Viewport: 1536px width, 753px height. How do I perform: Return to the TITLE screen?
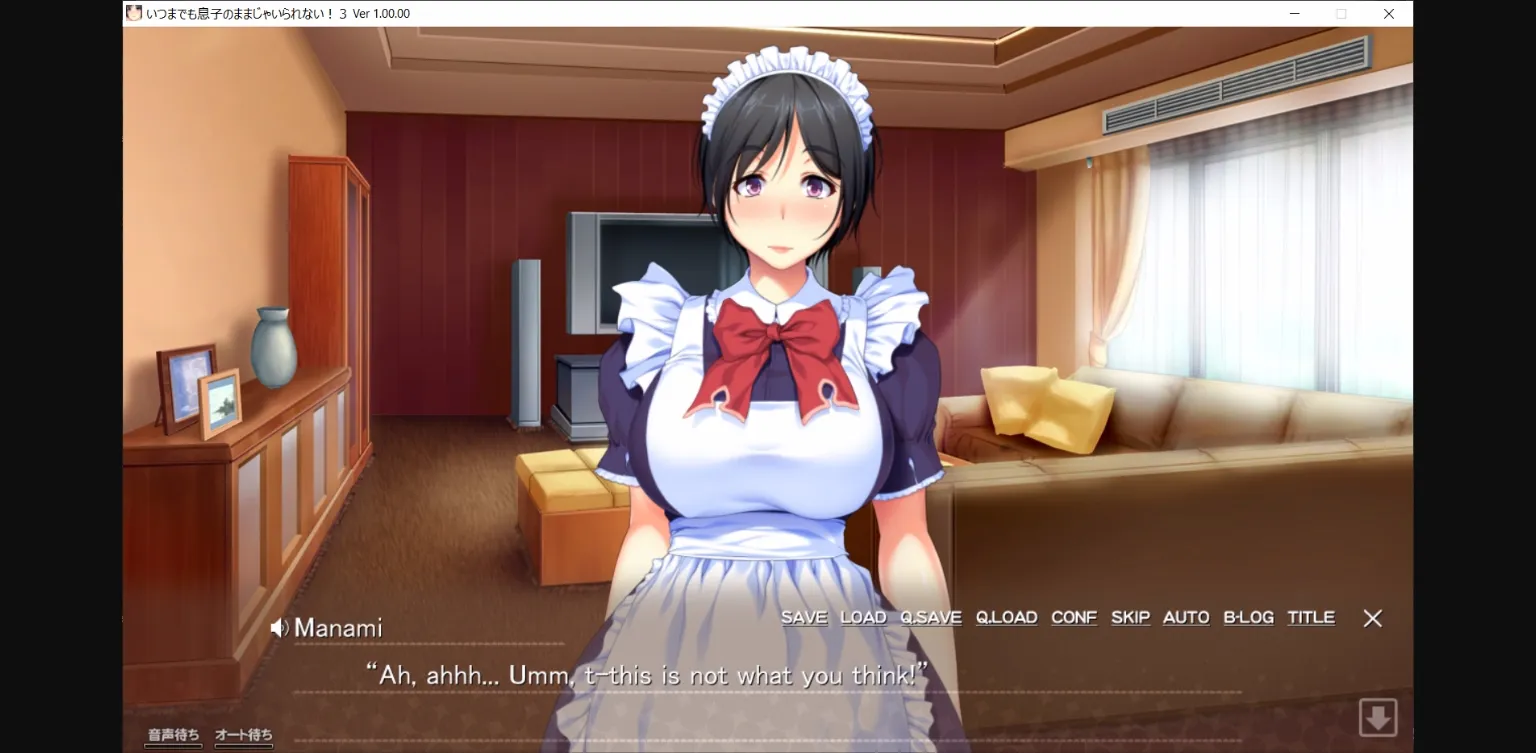point(1311,617)
